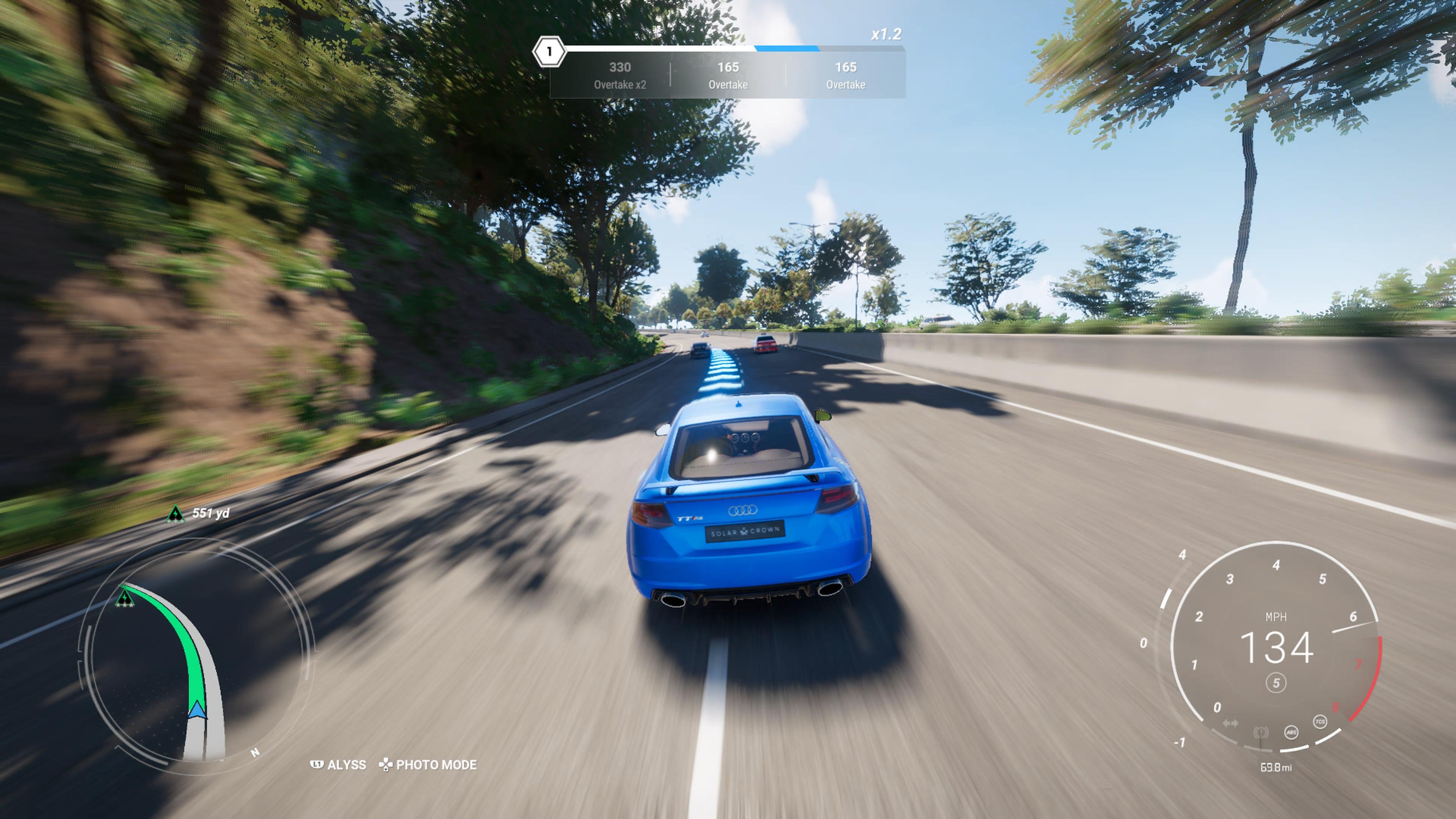Click the destination marker on the minimap

pyautogui.click(x=124, y=598)
